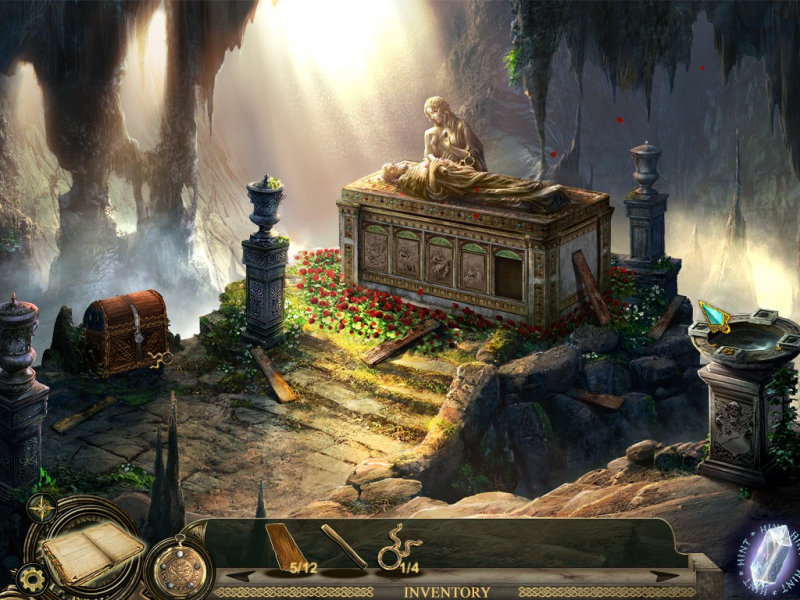The height and width of the screenshot is (600, 800).
Task: Click the Inventory label bar
Action: click(446, 592)
